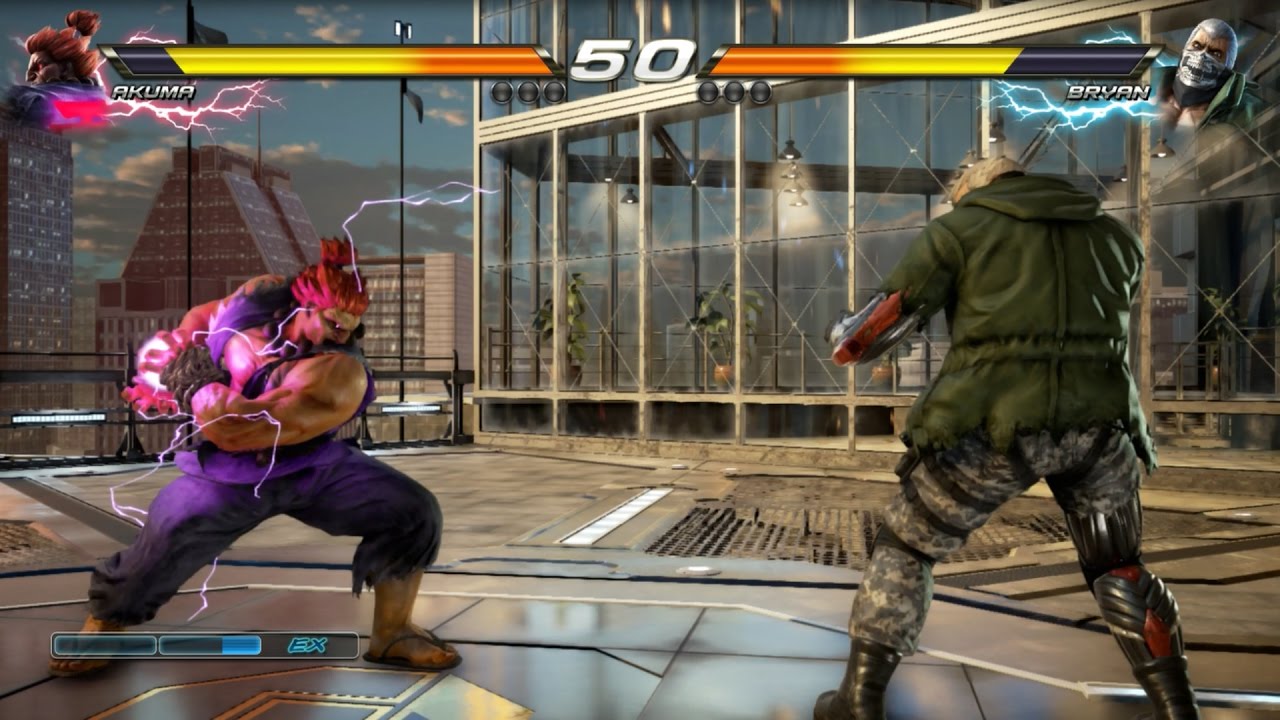Toggle the leftmost EX gauge segment
Image resolution: width=1280 pixels, height=720 pixels.
coord(104,643)
